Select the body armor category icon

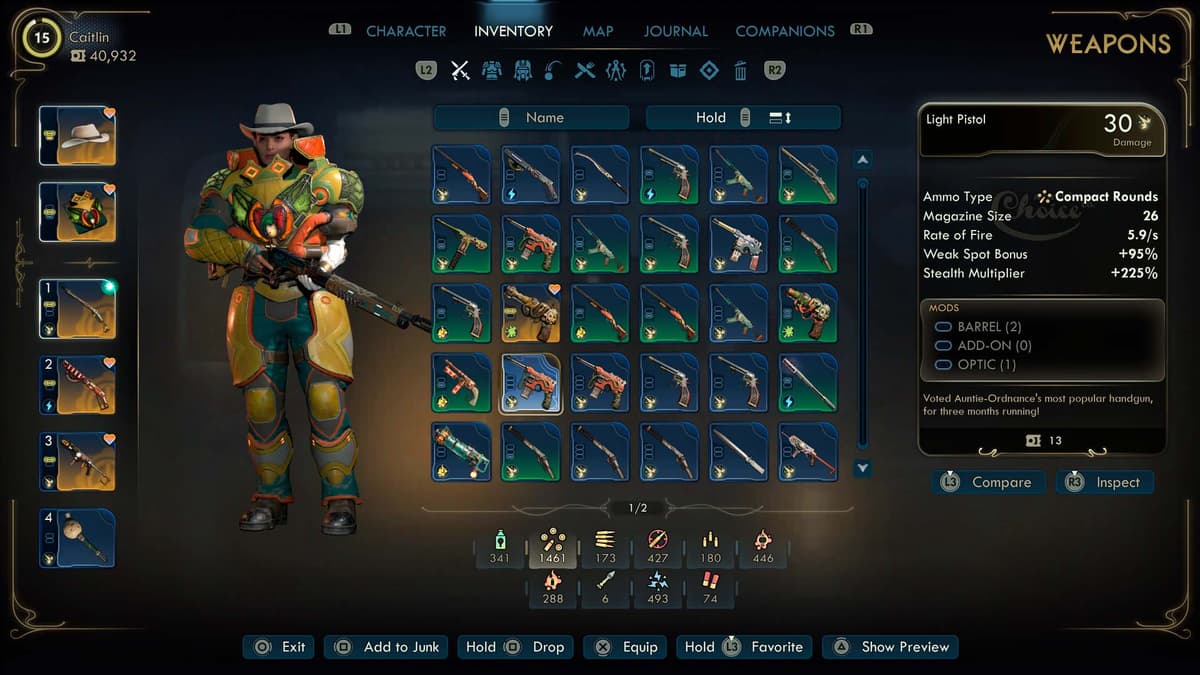(x=491, y=70)
